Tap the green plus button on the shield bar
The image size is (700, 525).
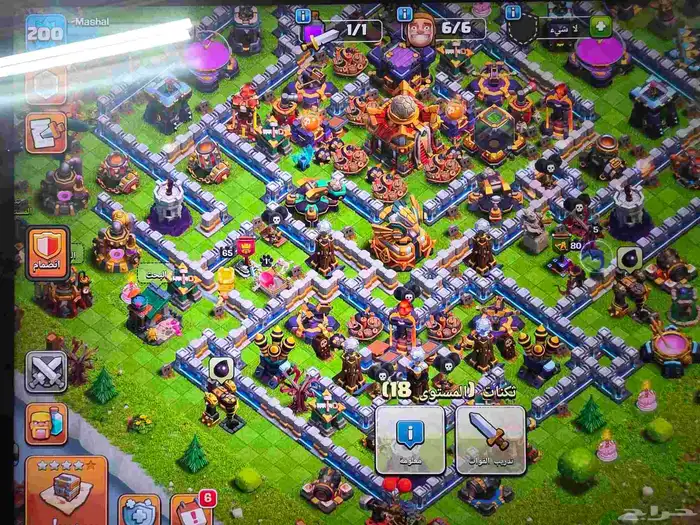point(600,27)
